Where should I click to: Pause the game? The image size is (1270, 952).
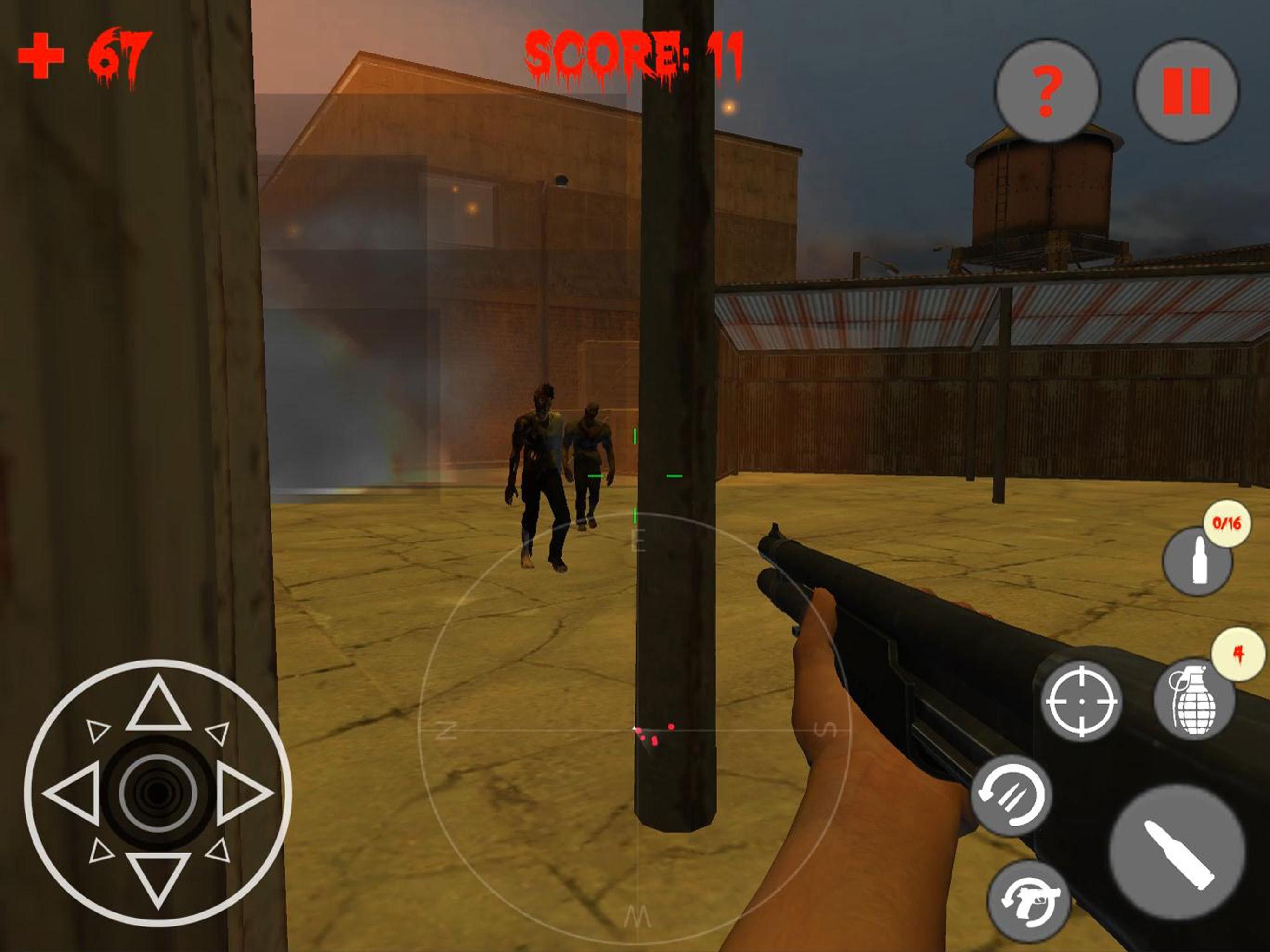tap(1186, 91)
